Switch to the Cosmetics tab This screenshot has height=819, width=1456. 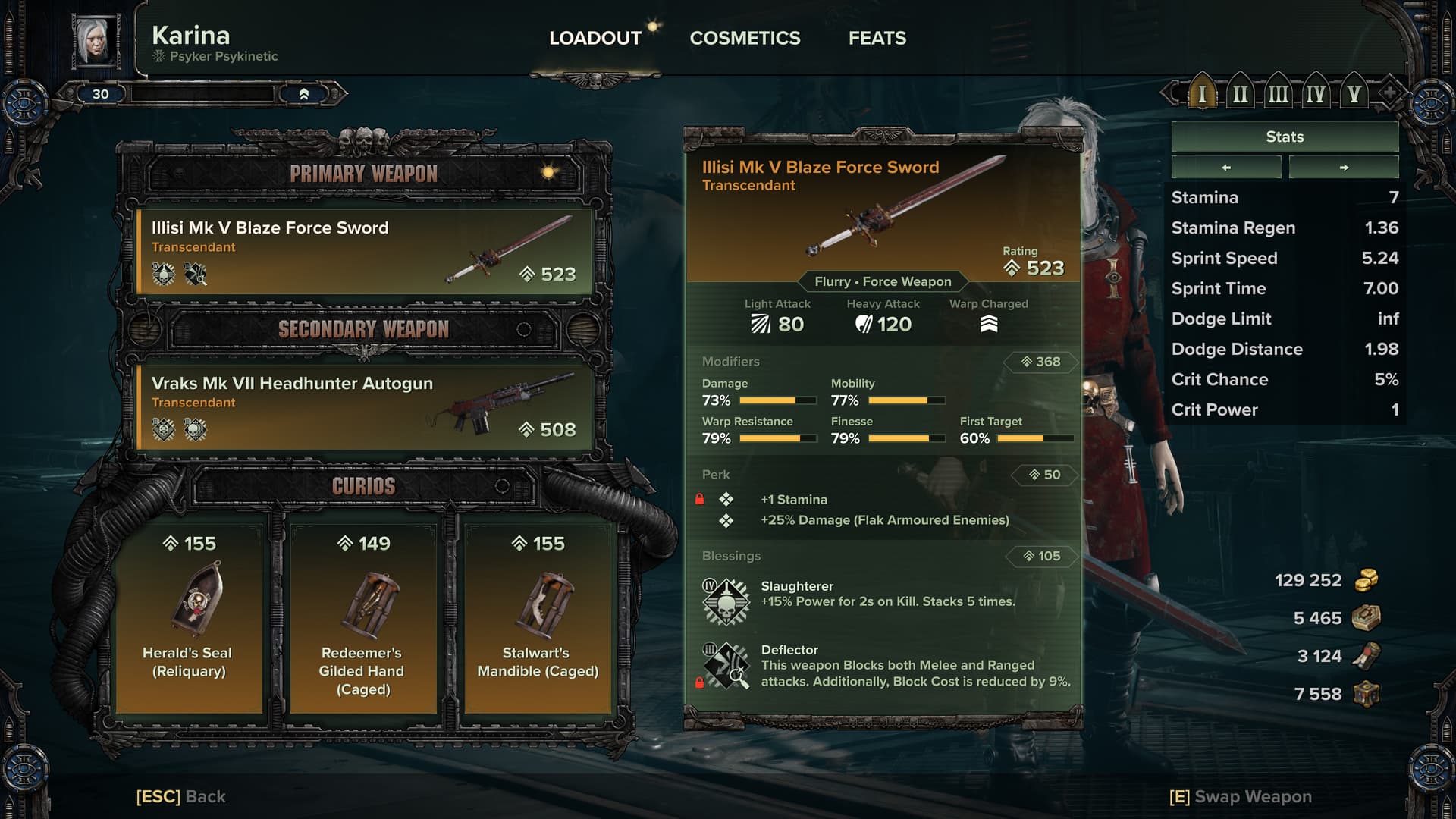[745, 38]
